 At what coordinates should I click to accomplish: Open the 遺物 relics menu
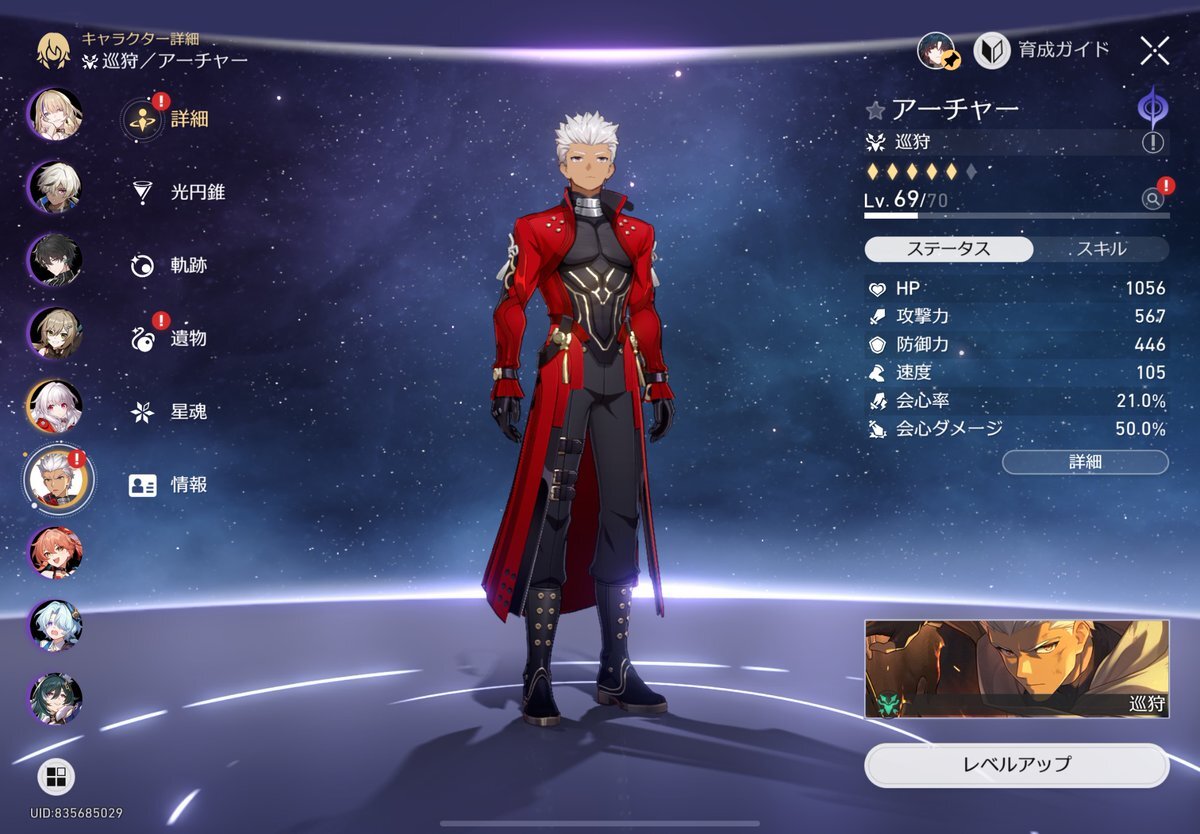[170, 338]
